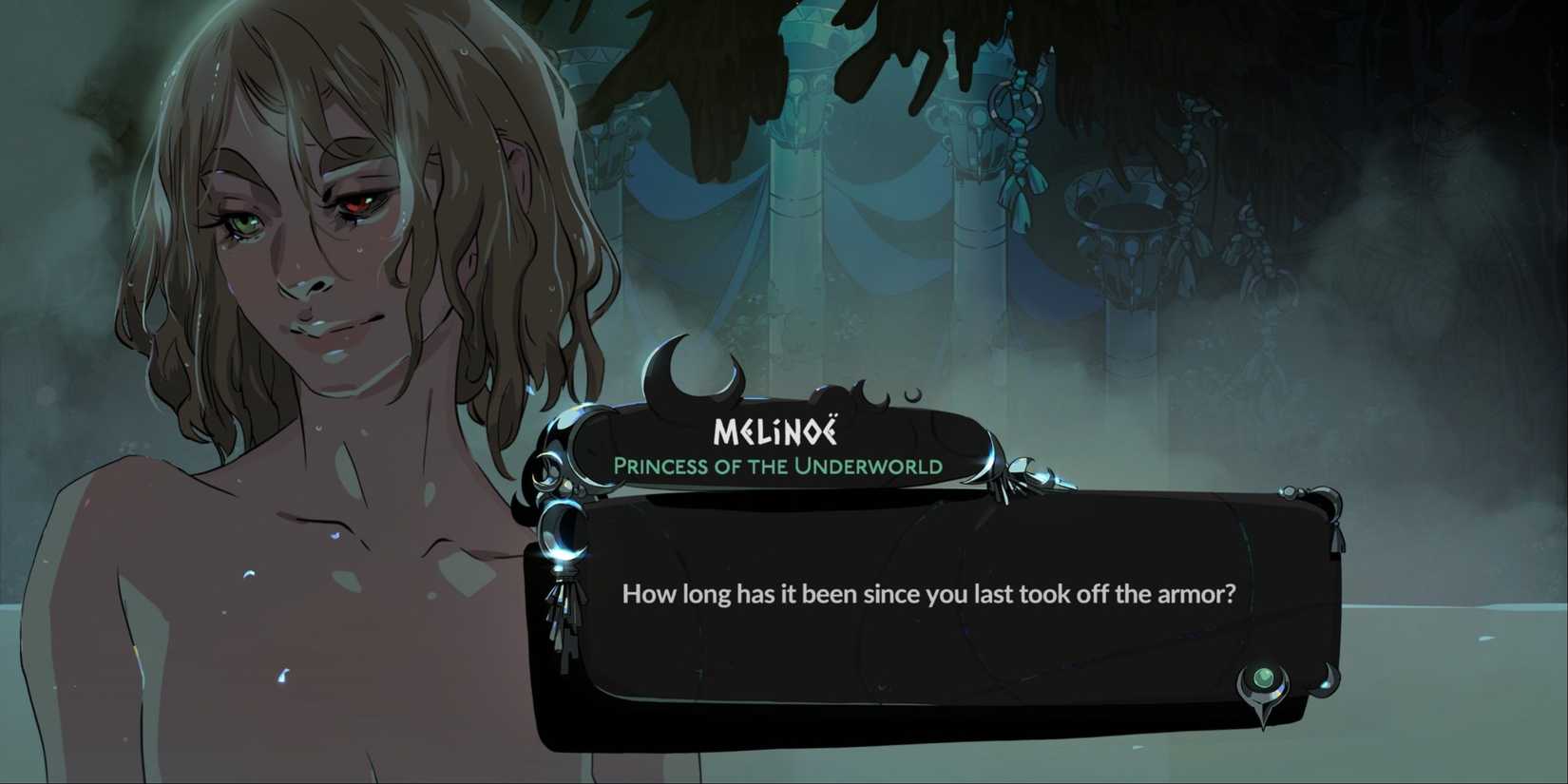
Task: Click the dialogue line about the armor
Action: pyautogui.click(x=929, y=593)
